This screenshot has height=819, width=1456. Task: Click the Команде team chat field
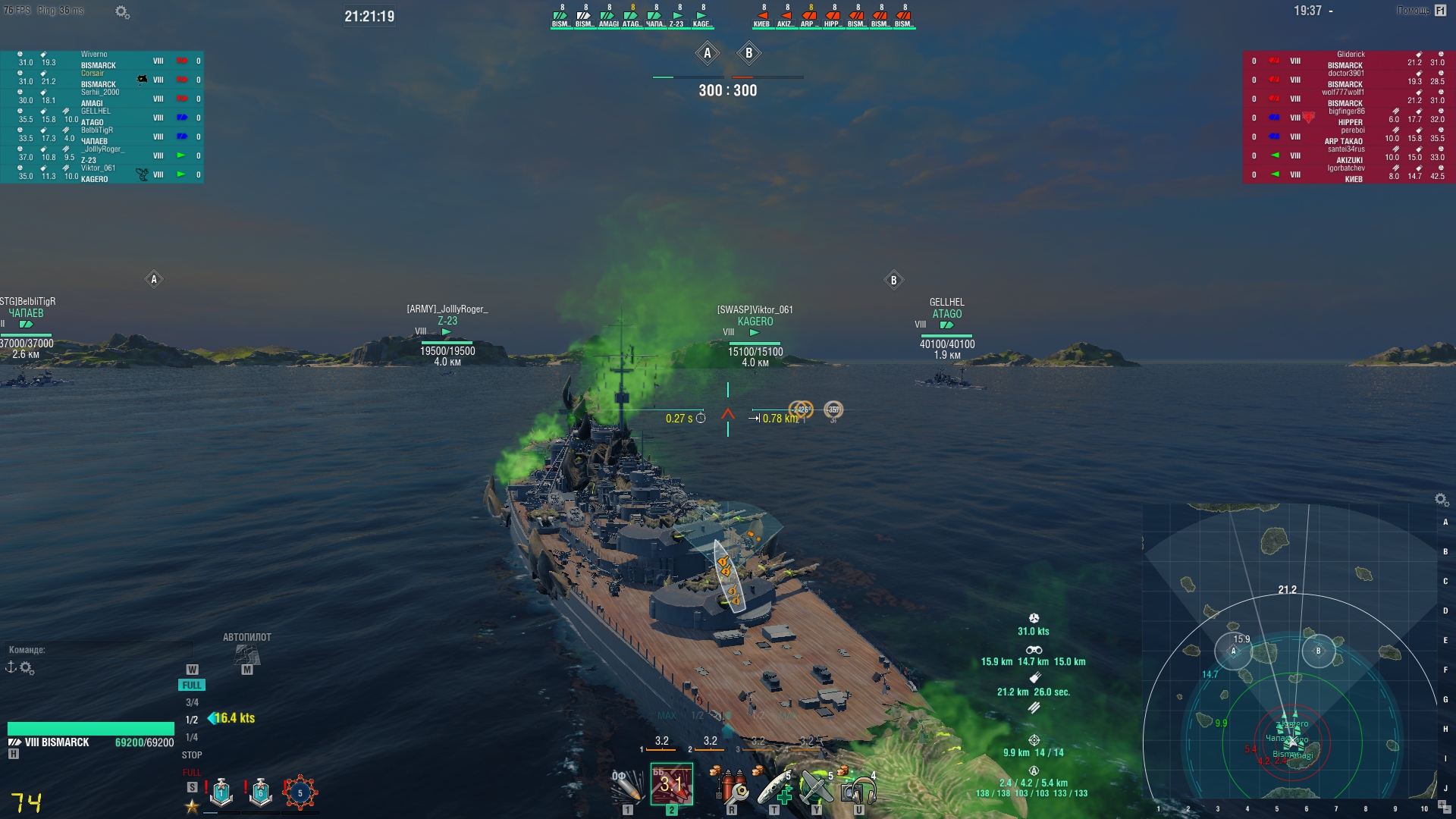pos(99,650)
